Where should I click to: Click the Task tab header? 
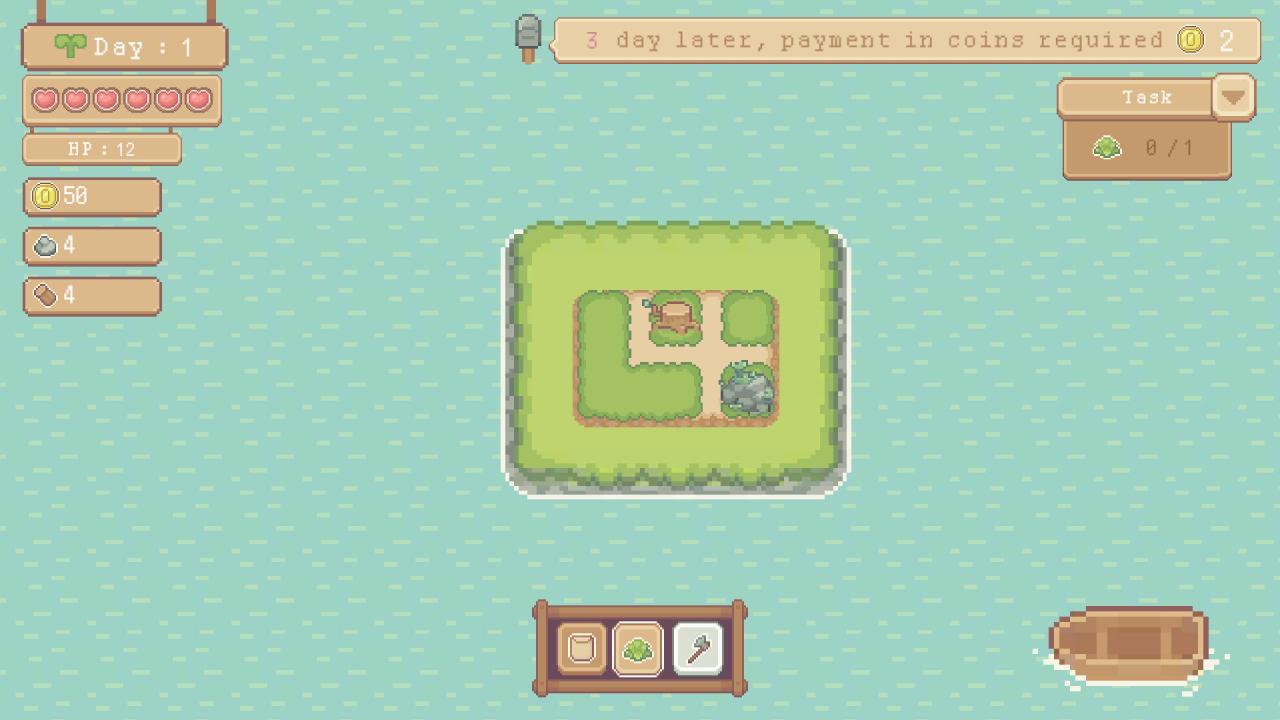tap(1147, 97)
